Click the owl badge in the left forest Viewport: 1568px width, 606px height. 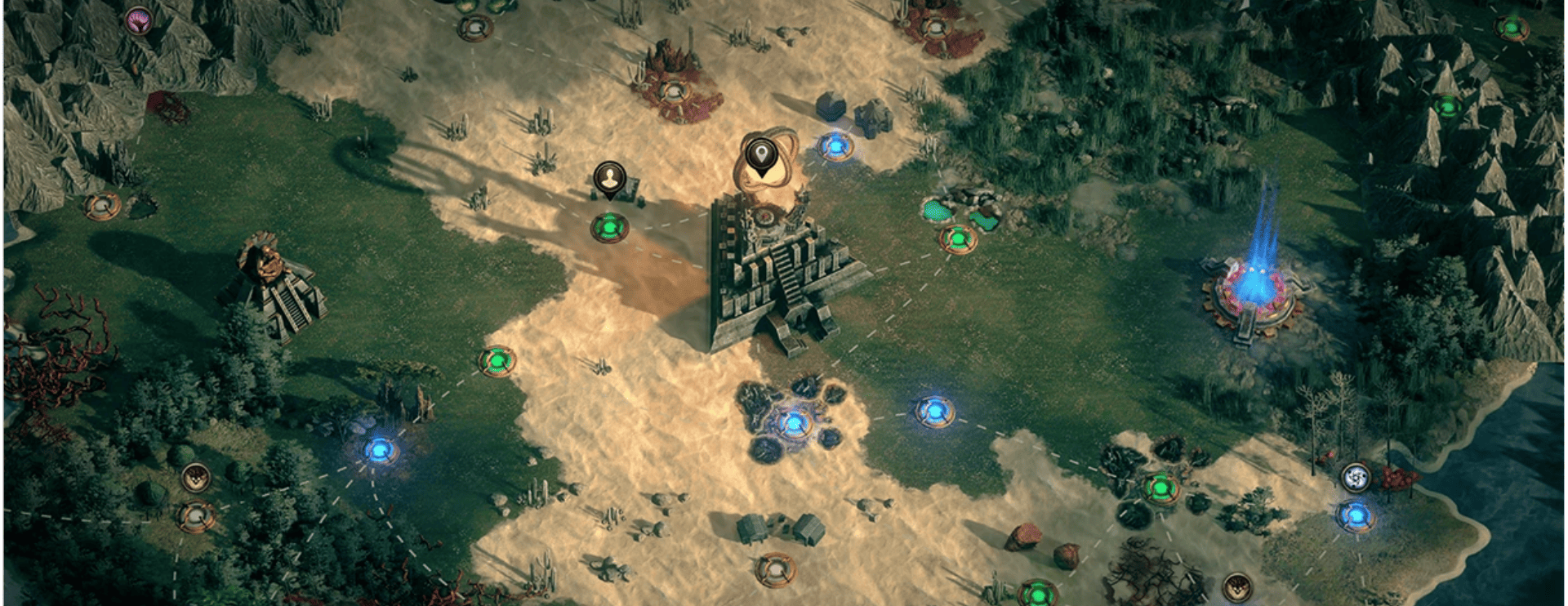196,477
